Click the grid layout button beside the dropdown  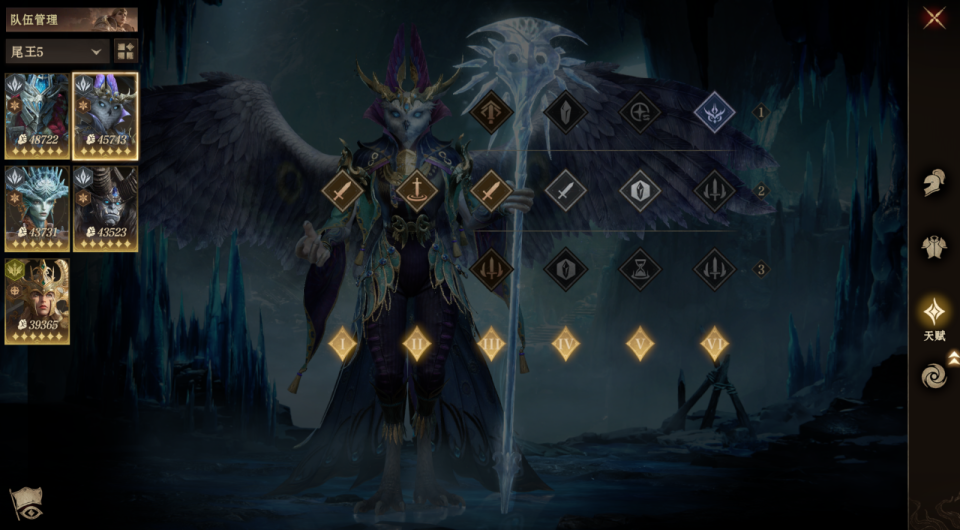click(x=126, y=51)
